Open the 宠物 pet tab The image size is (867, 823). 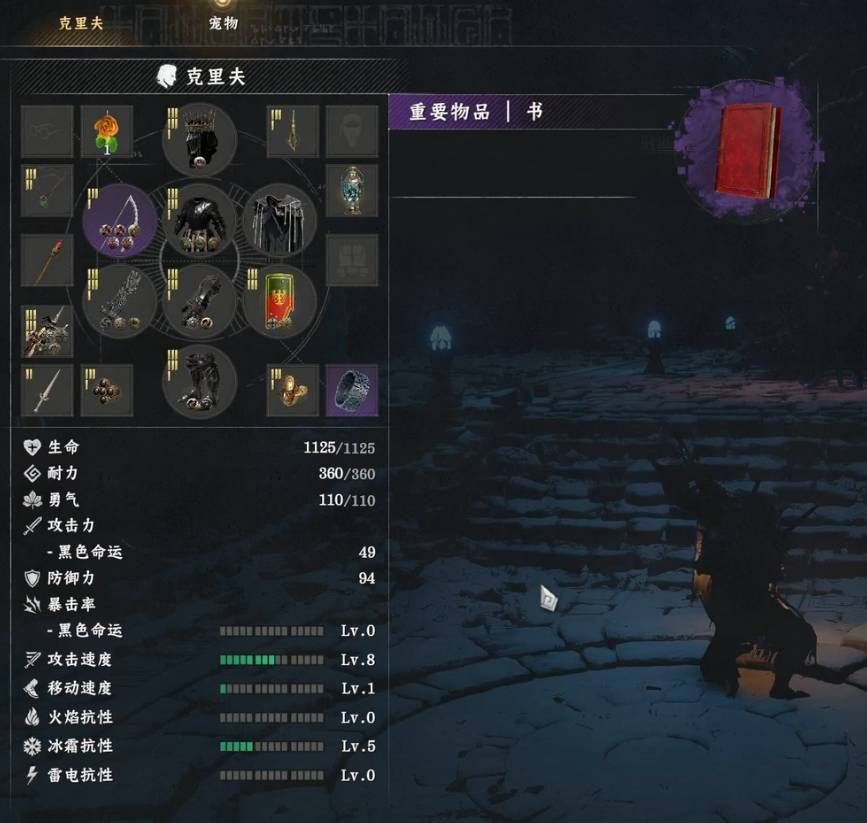[x=223, y=22]
